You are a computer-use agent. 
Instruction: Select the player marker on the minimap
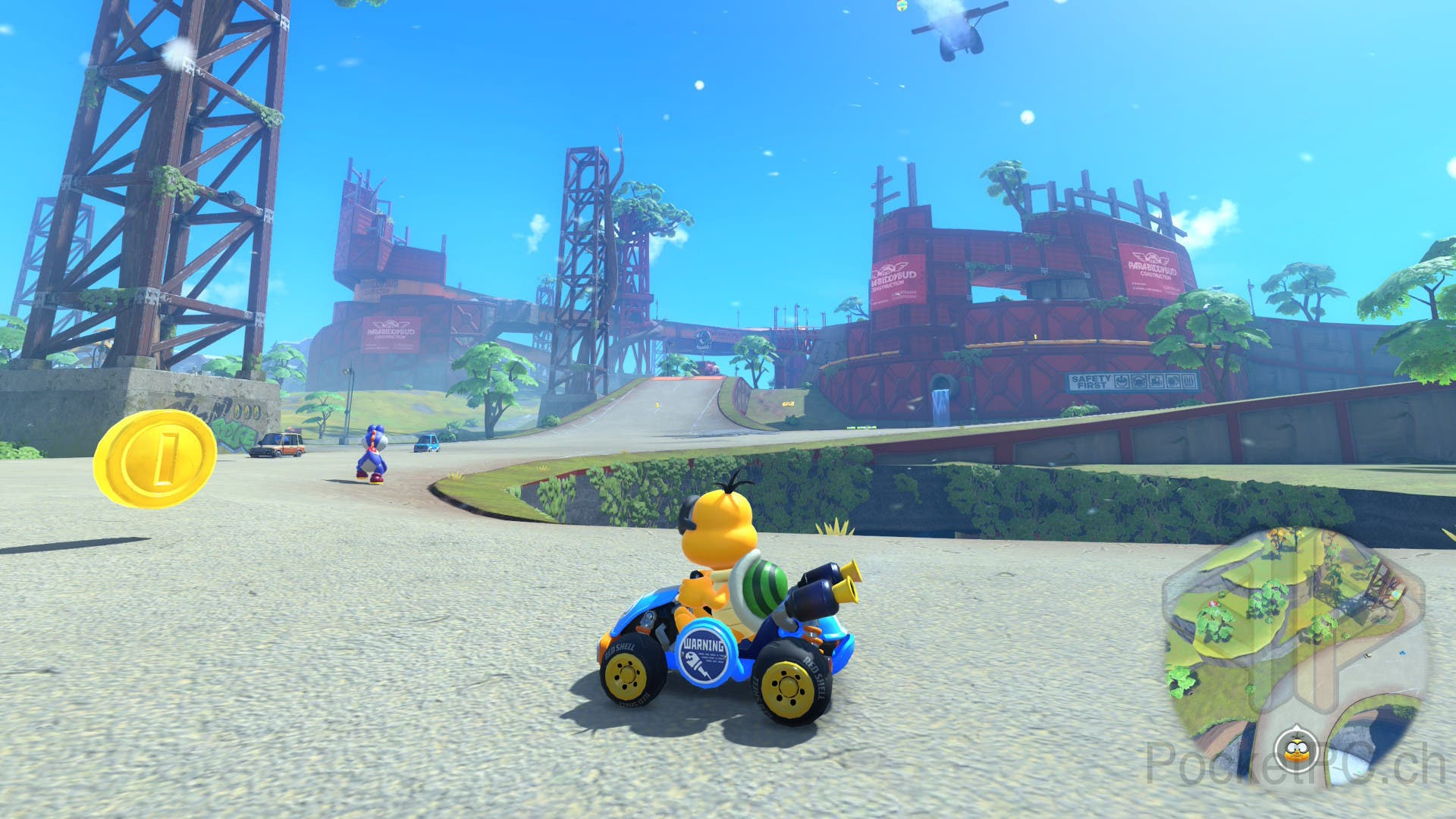point(1295,751)
